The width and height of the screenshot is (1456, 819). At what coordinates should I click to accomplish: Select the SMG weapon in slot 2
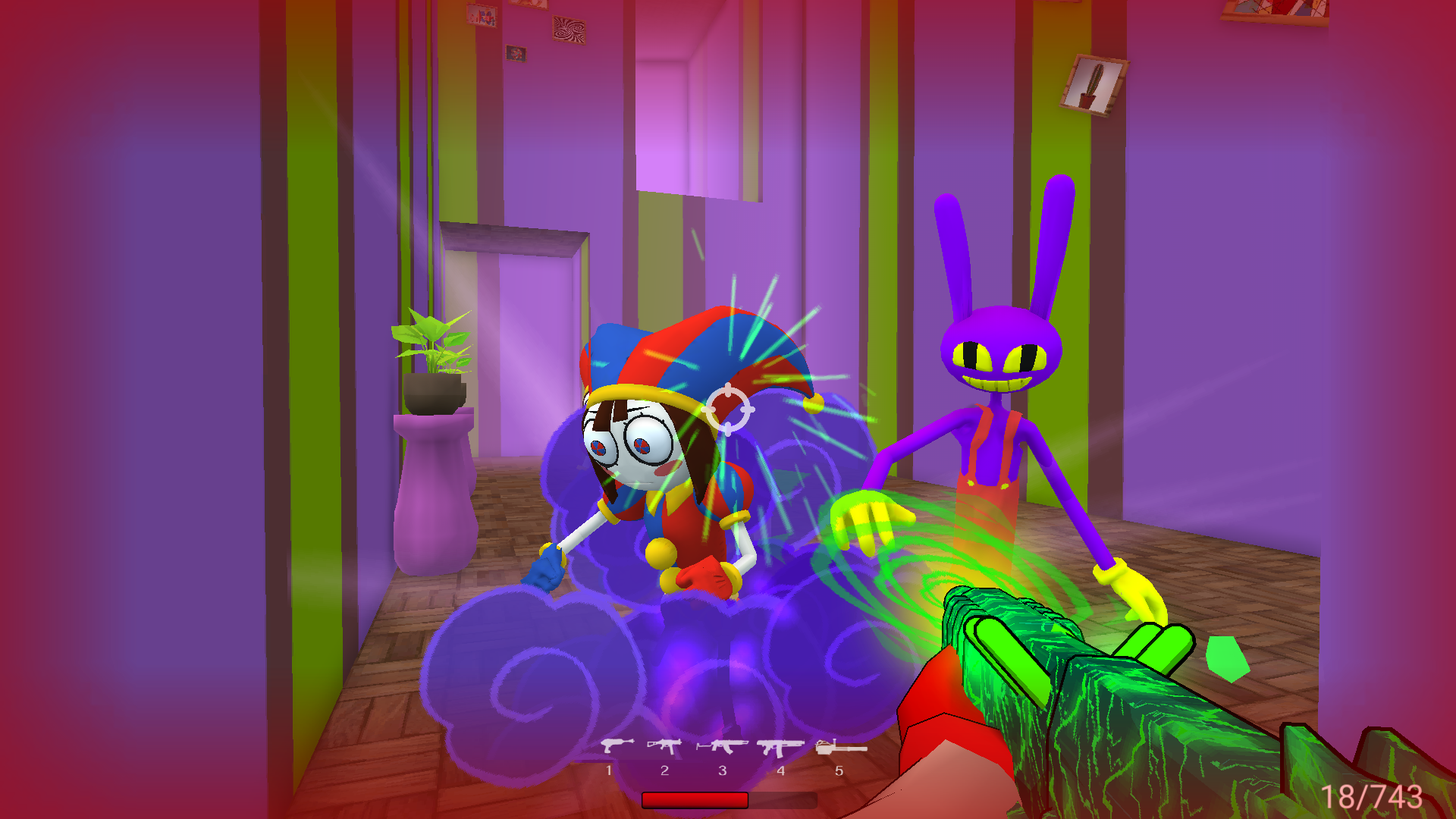click(666, 746)
